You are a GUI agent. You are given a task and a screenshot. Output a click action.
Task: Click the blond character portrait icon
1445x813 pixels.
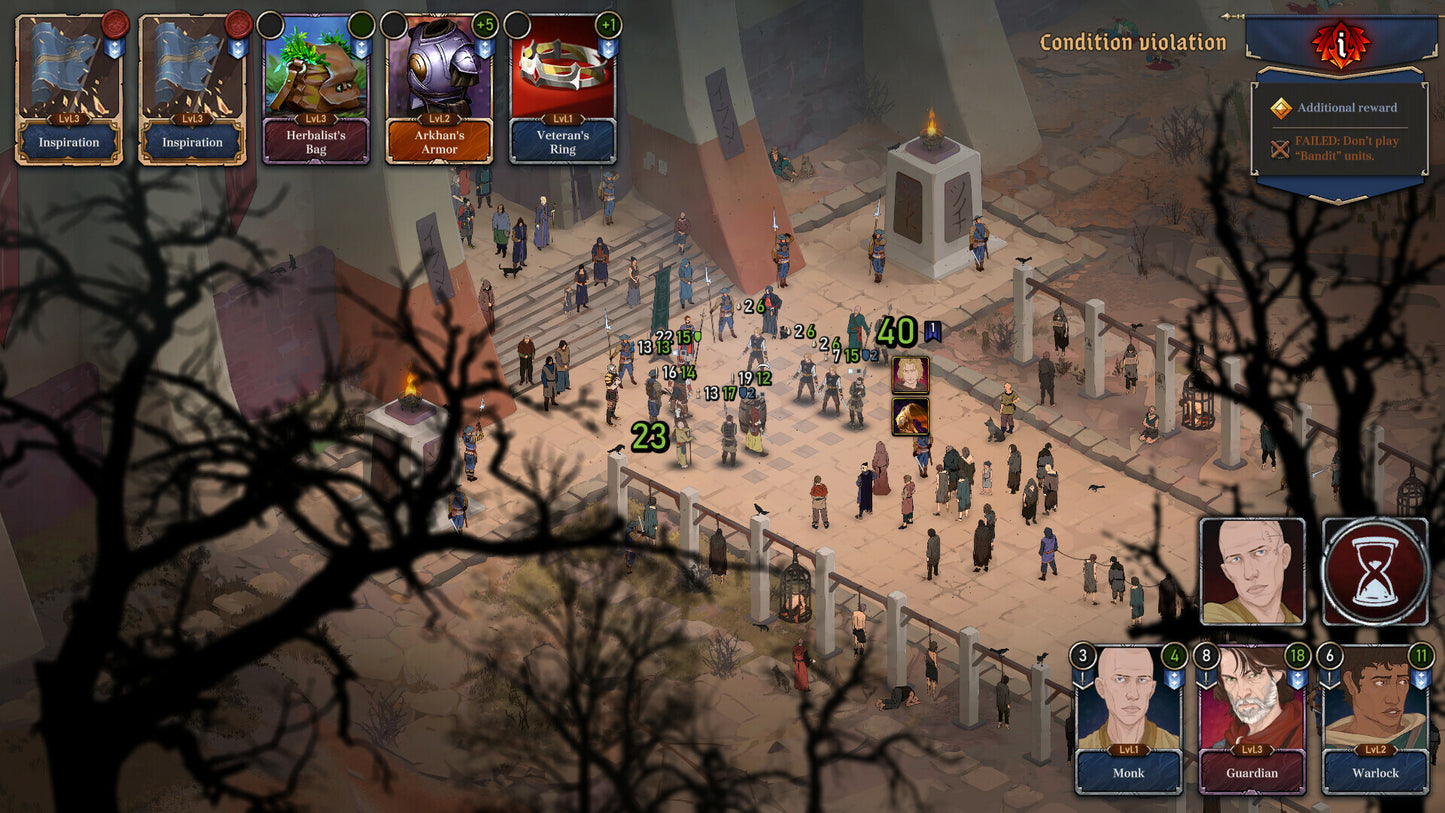click(910, 374)
